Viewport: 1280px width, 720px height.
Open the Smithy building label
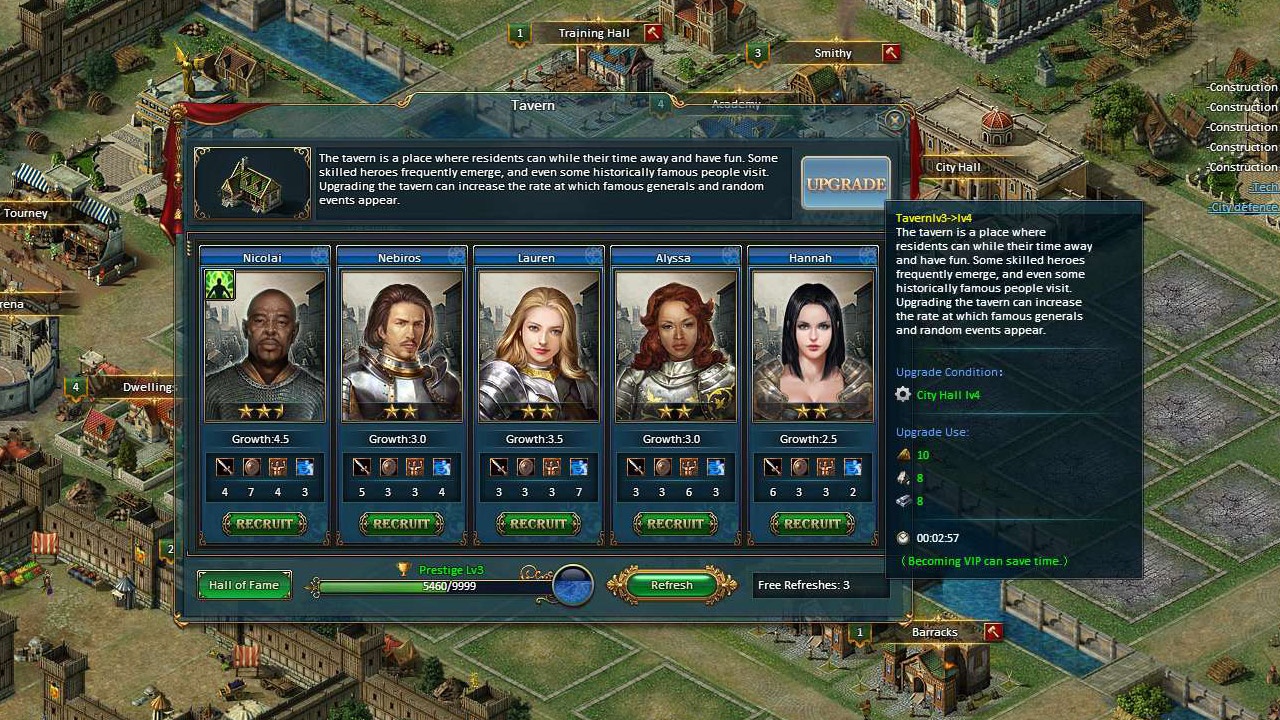(833, 53)
